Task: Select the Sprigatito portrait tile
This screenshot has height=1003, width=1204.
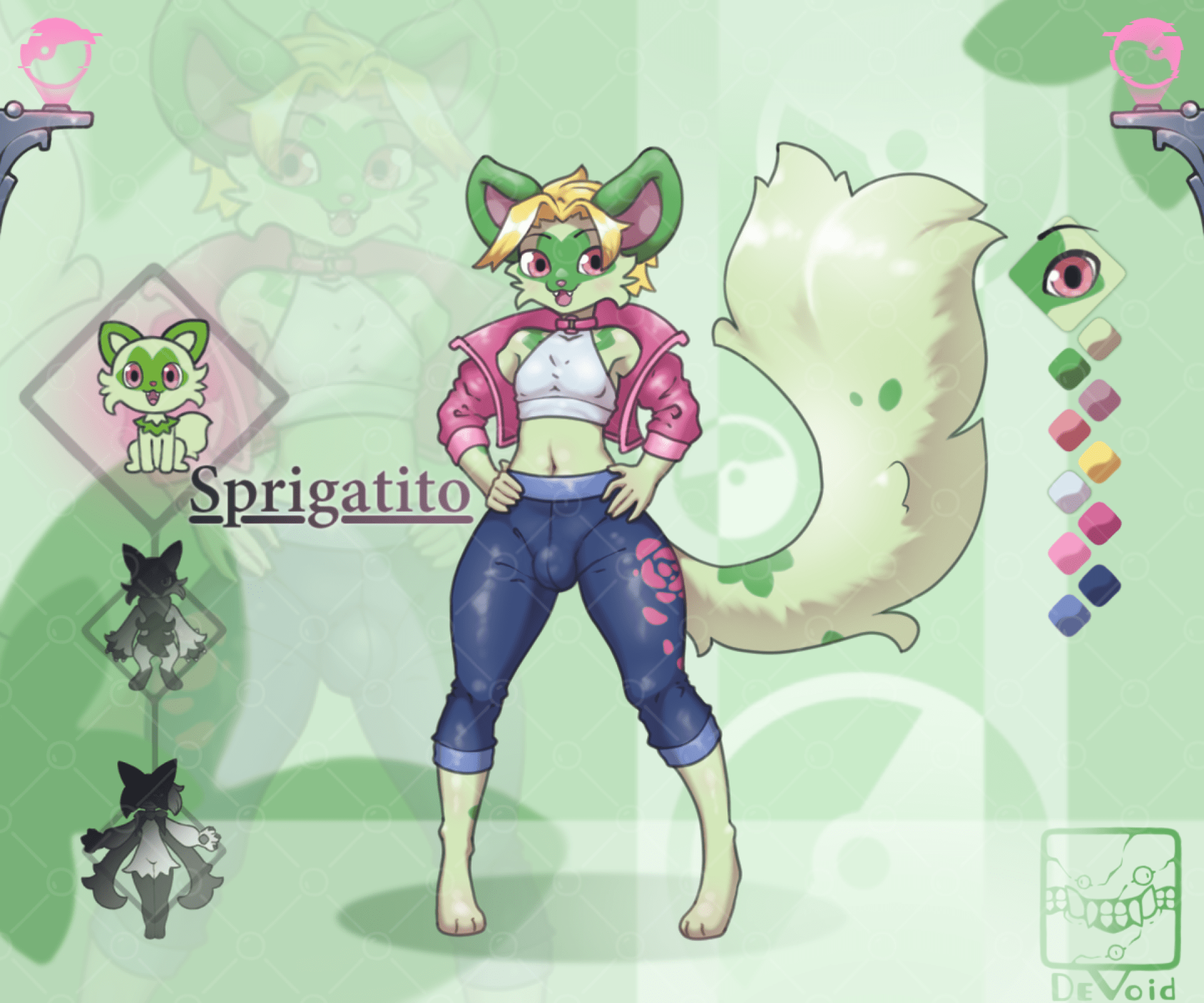Action: [154, 396]
